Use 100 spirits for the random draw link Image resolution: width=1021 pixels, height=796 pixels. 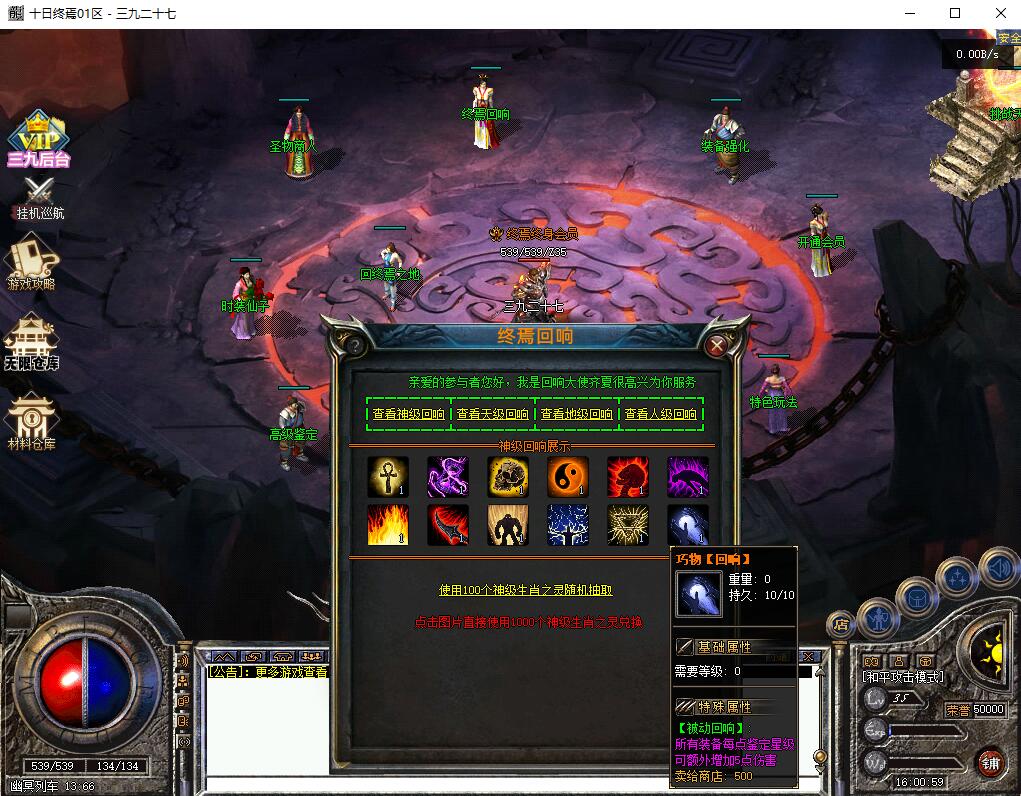526,590
